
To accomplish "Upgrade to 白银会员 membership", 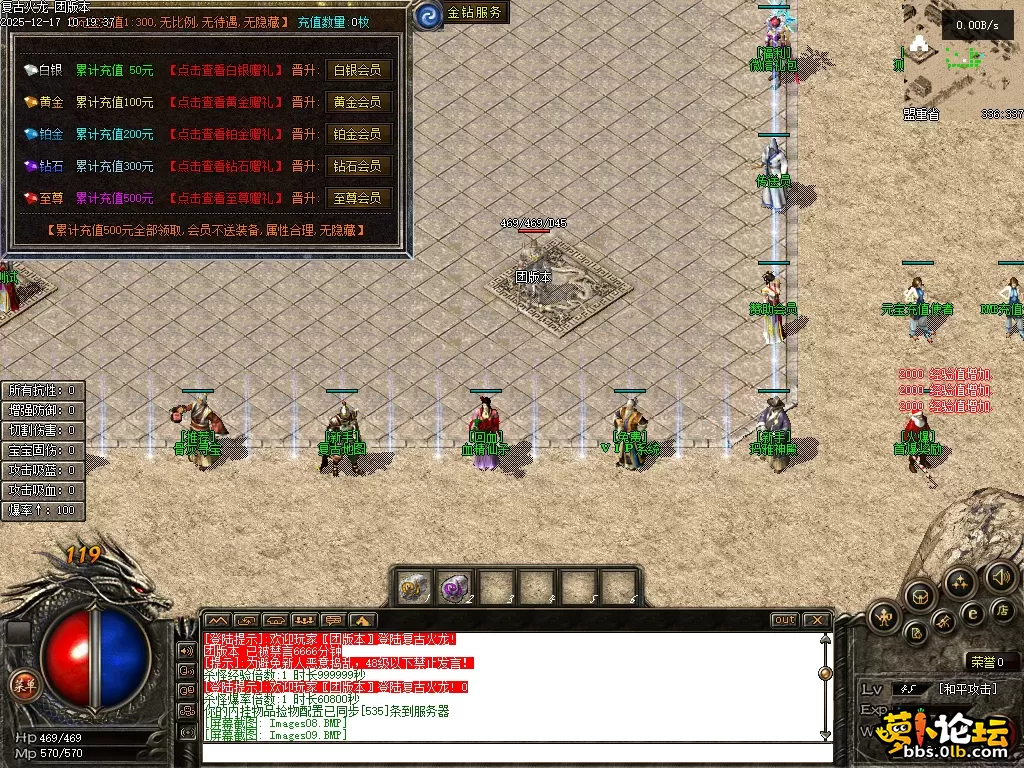I will [357, 70].
